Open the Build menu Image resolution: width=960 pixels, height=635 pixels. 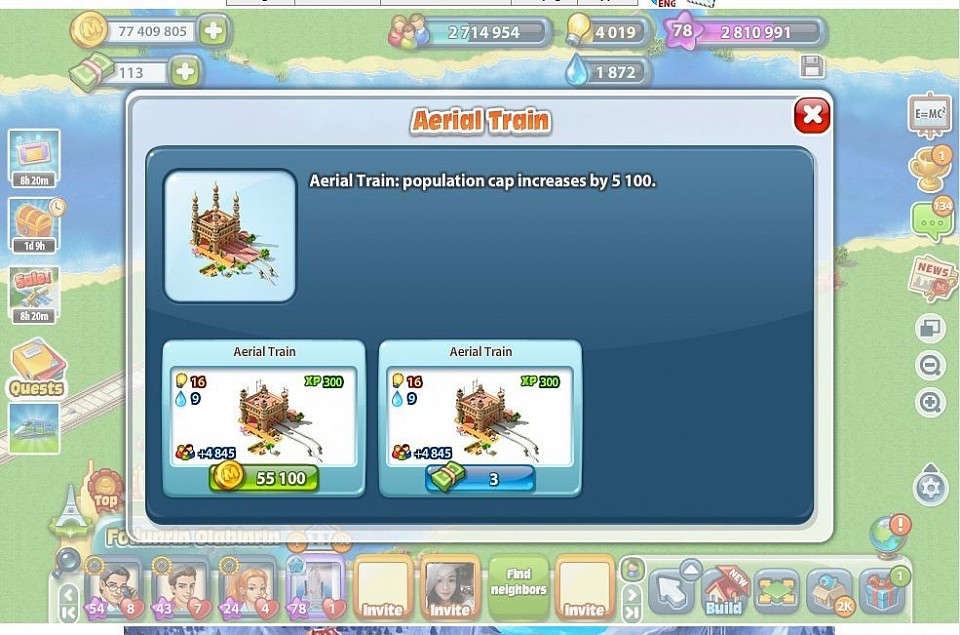pos(725,590)
